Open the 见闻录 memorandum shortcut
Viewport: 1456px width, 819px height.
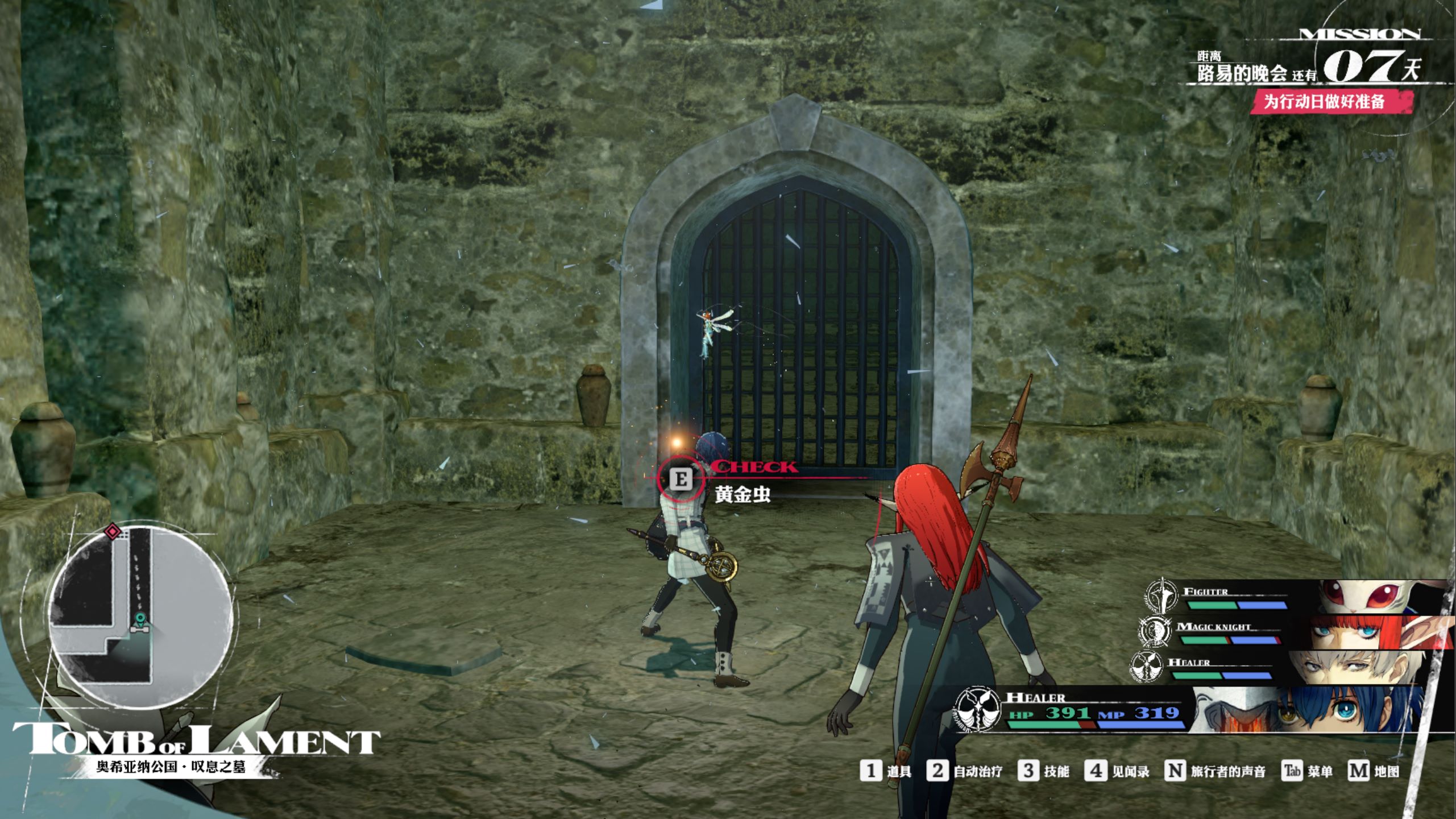tap(1117, 771)
